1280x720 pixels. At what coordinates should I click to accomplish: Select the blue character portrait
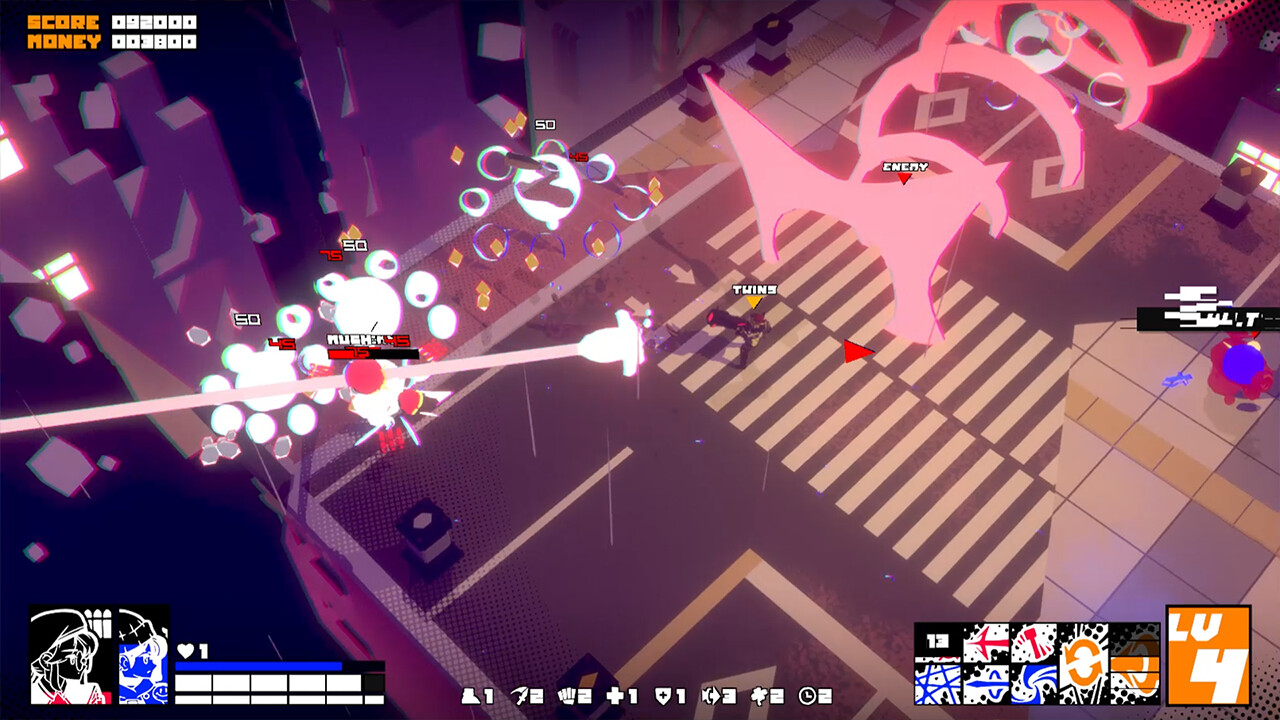145,655
